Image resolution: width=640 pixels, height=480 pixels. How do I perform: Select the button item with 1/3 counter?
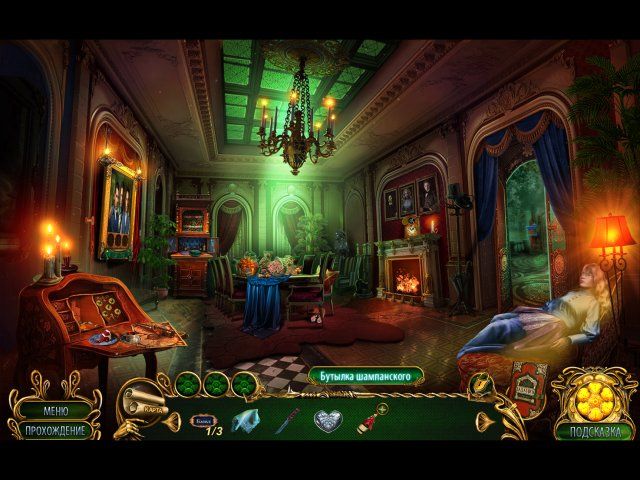pos(206,421)
